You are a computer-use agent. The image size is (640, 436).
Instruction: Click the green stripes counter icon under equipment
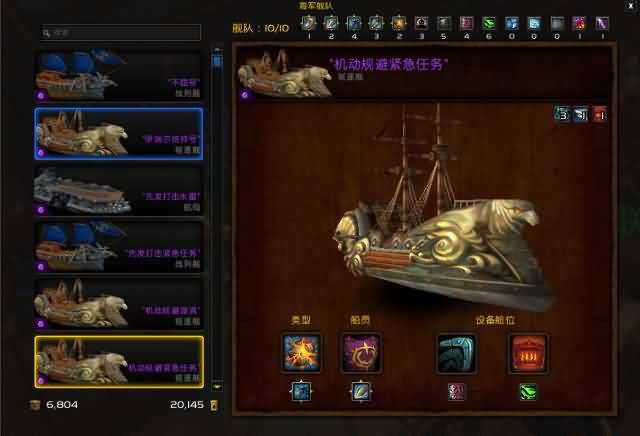tap(527, 391)
